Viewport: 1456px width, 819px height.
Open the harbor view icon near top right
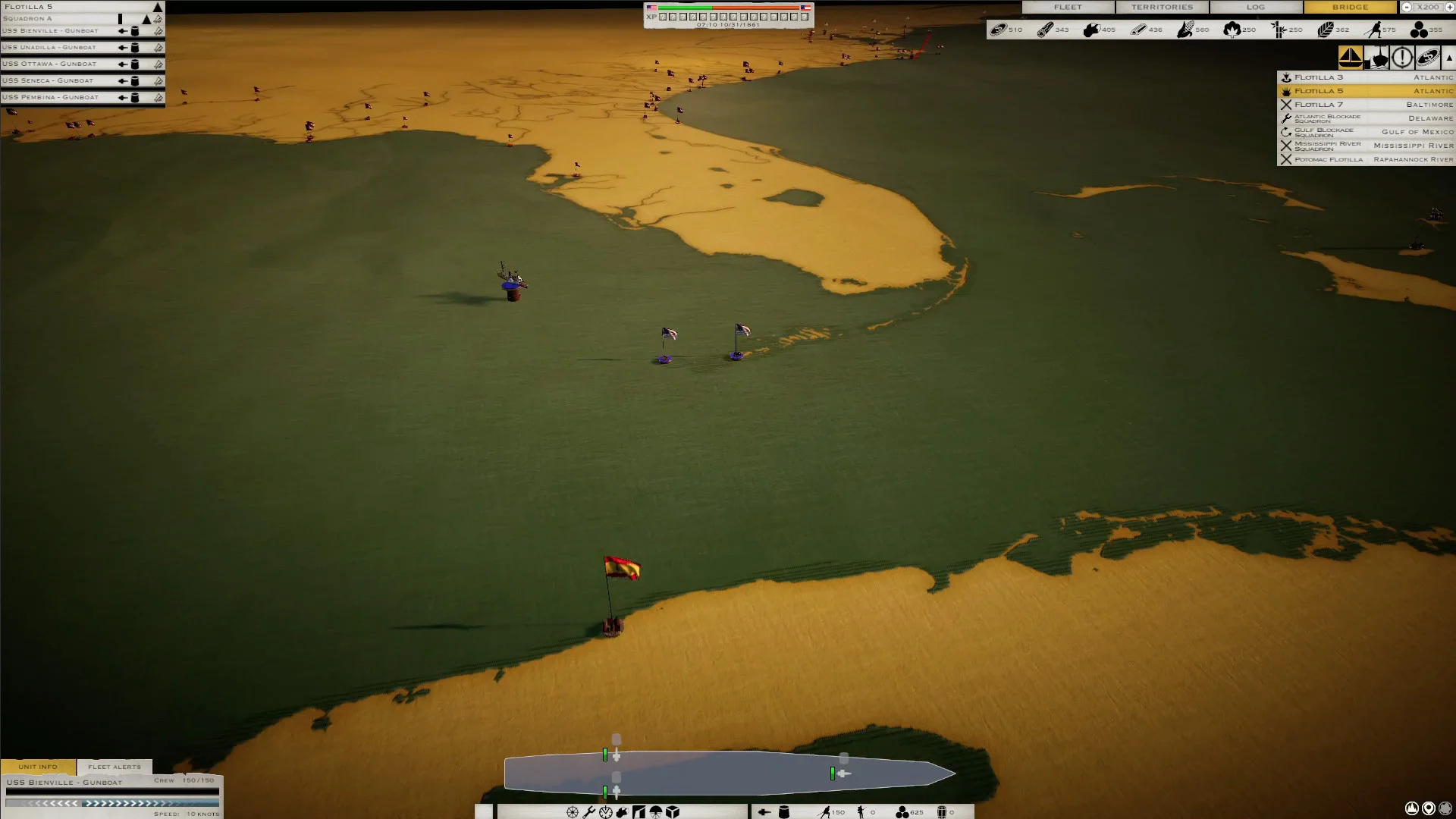[x=1376, y=57]
